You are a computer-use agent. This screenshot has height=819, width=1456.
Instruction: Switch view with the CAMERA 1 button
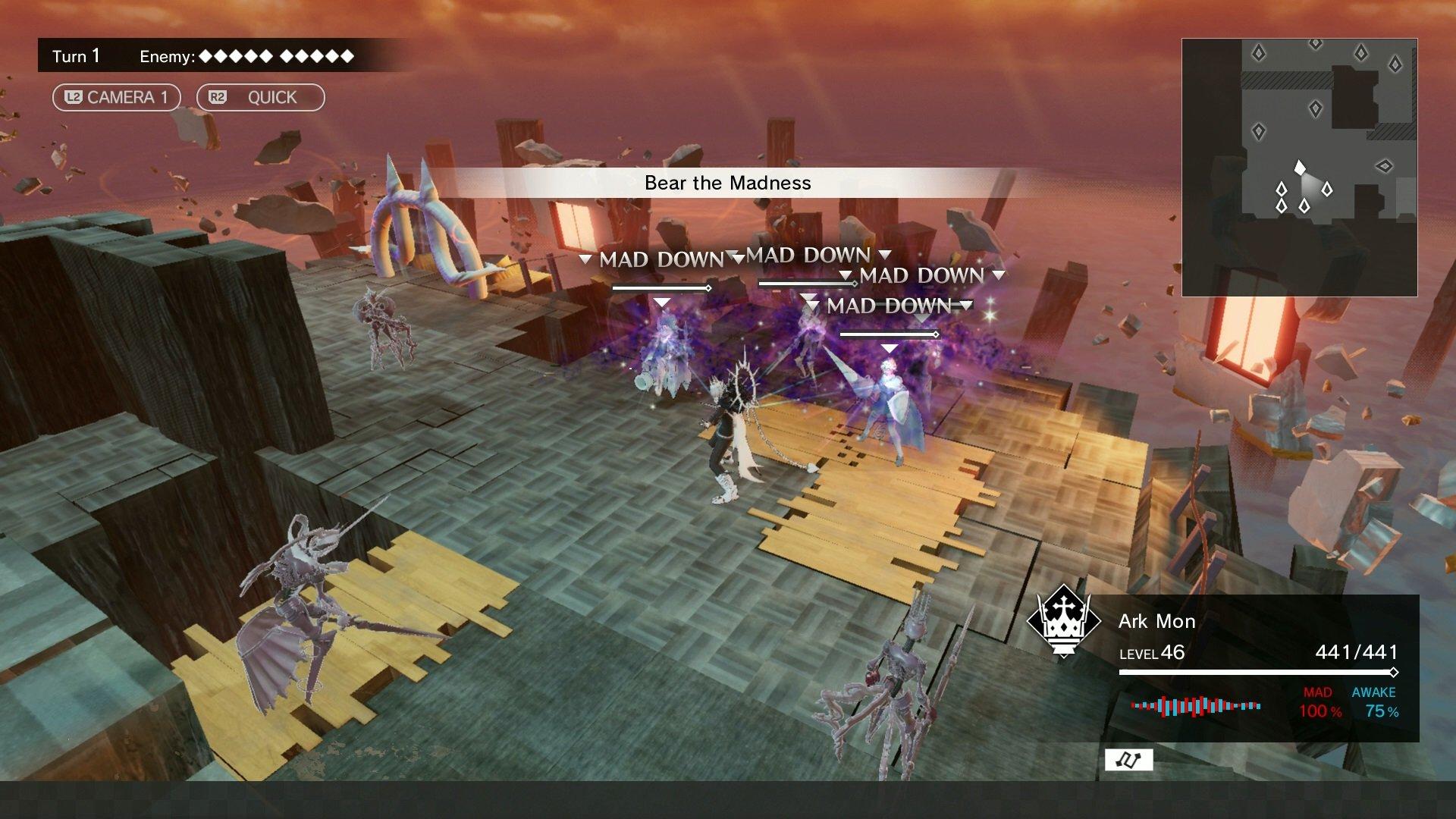tap(116, 97)
